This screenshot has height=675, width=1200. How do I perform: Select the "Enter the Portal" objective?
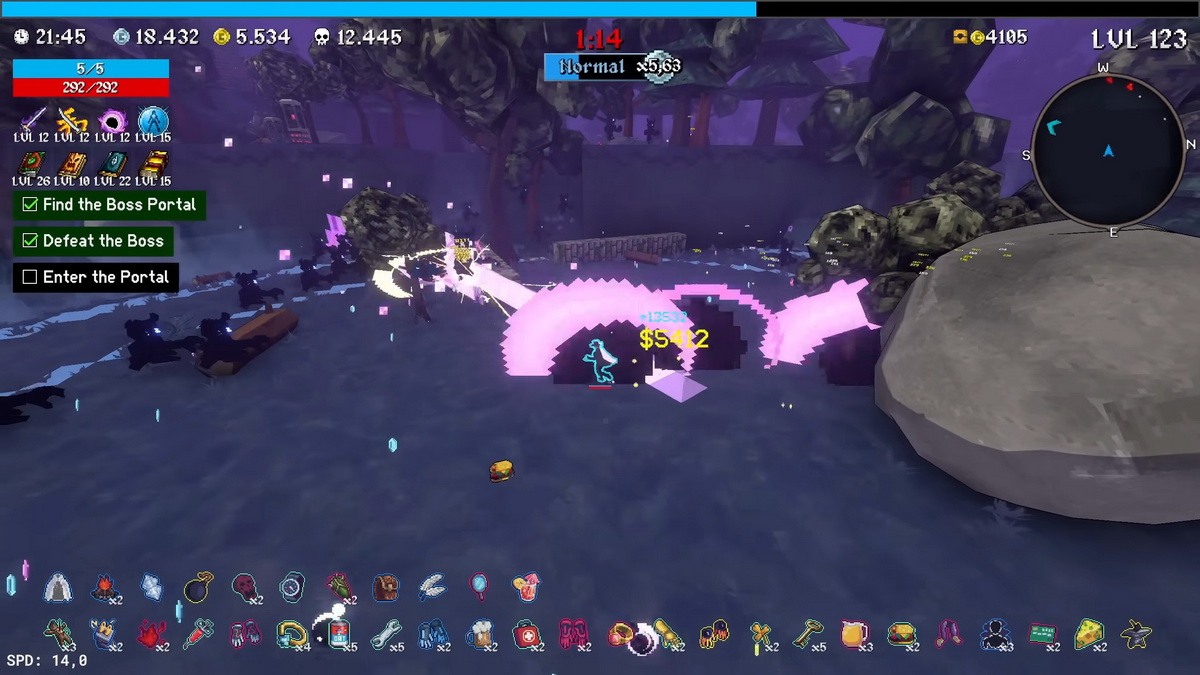point(96,277)
